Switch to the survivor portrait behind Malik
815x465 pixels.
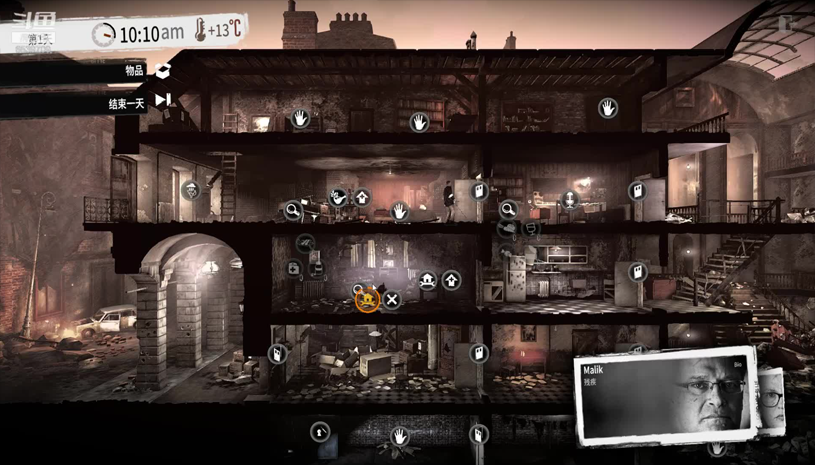click(x=773, y=399)
